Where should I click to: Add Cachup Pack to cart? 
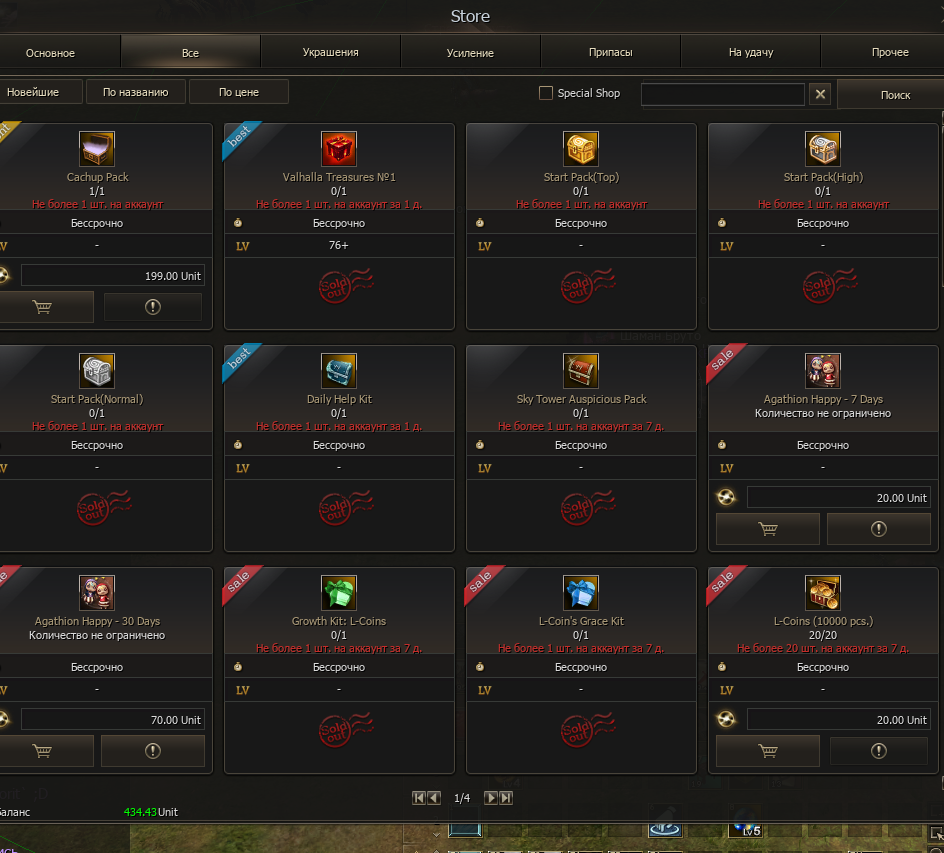tap(42, 307)
